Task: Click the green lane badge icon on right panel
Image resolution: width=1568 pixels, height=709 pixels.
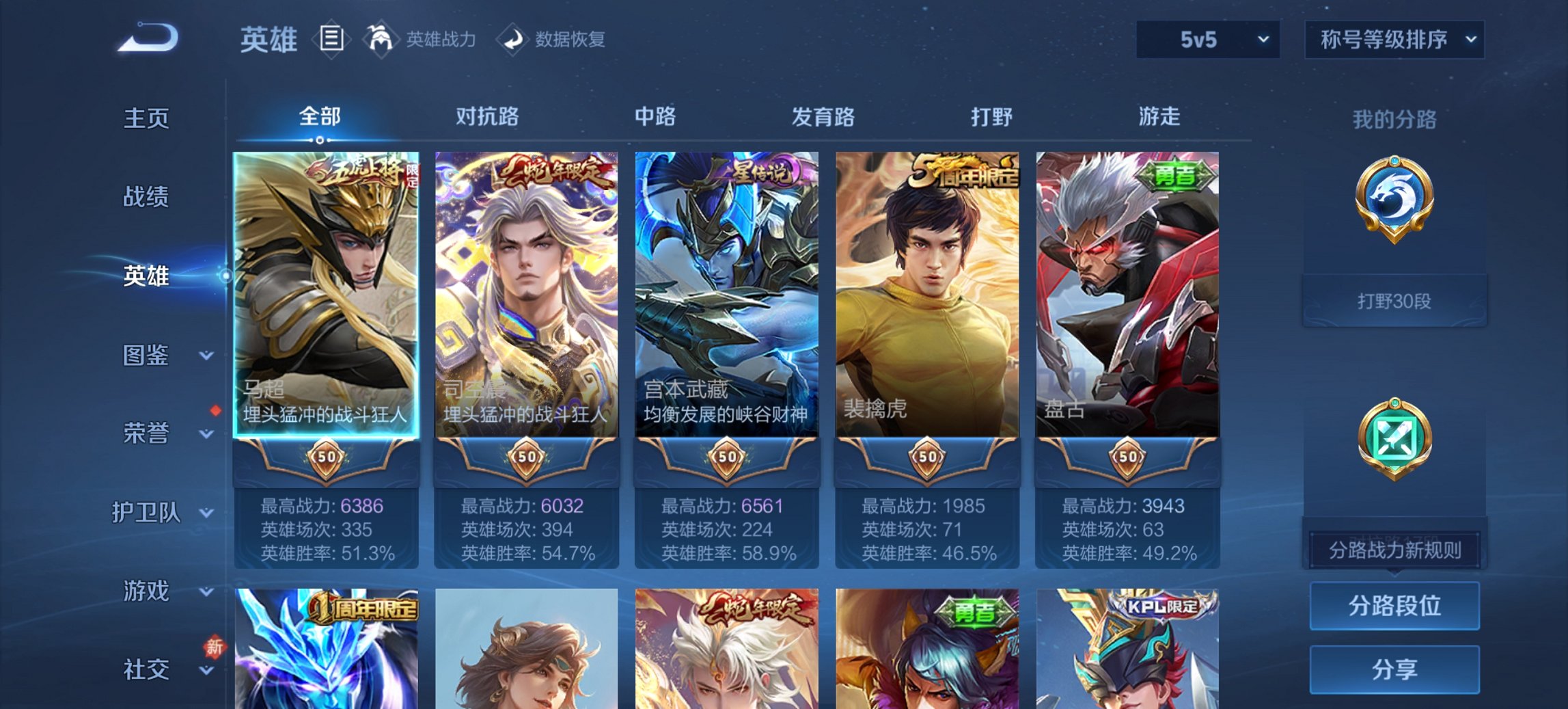Action: coord(1396,438)
